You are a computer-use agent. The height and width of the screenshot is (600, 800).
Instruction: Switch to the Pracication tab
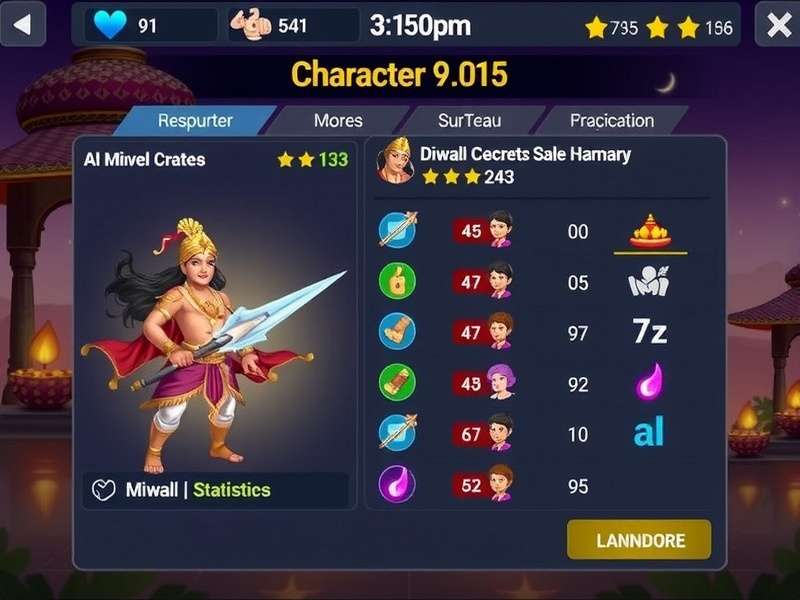click(x=611, y=121)
